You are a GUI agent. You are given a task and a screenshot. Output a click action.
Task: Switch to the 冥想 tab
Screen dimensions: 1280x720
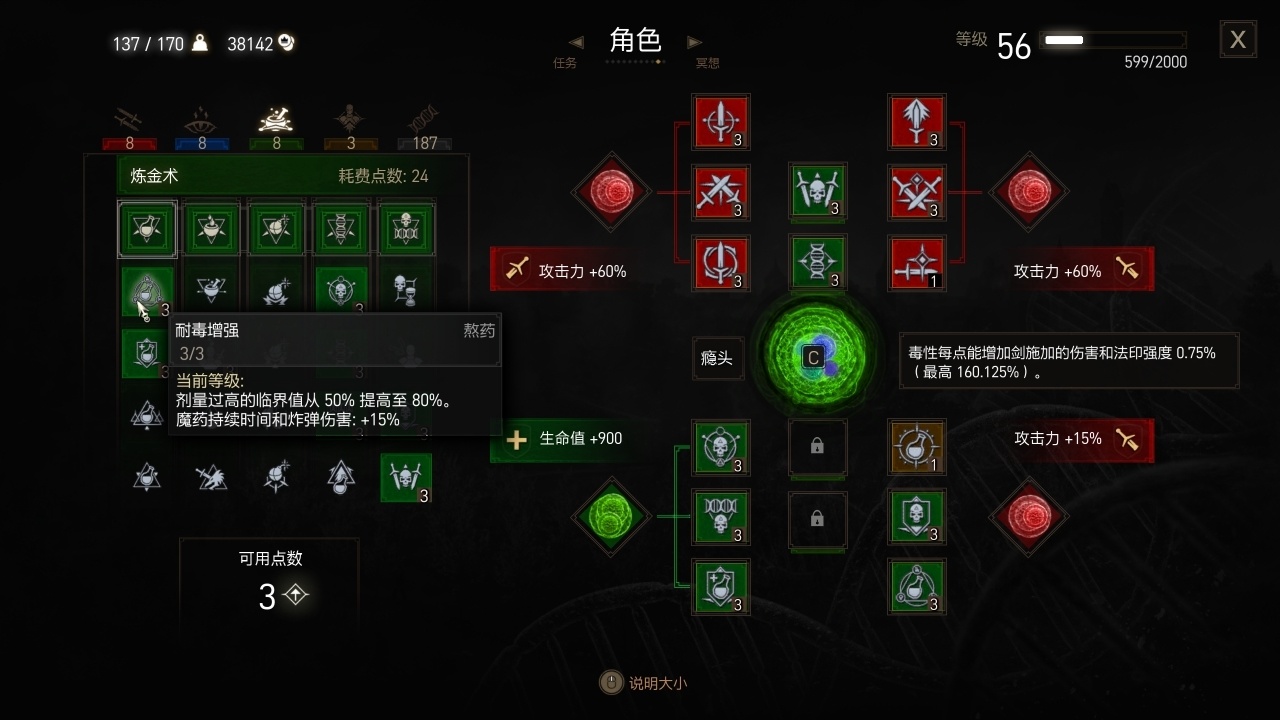tap(707, 61)
